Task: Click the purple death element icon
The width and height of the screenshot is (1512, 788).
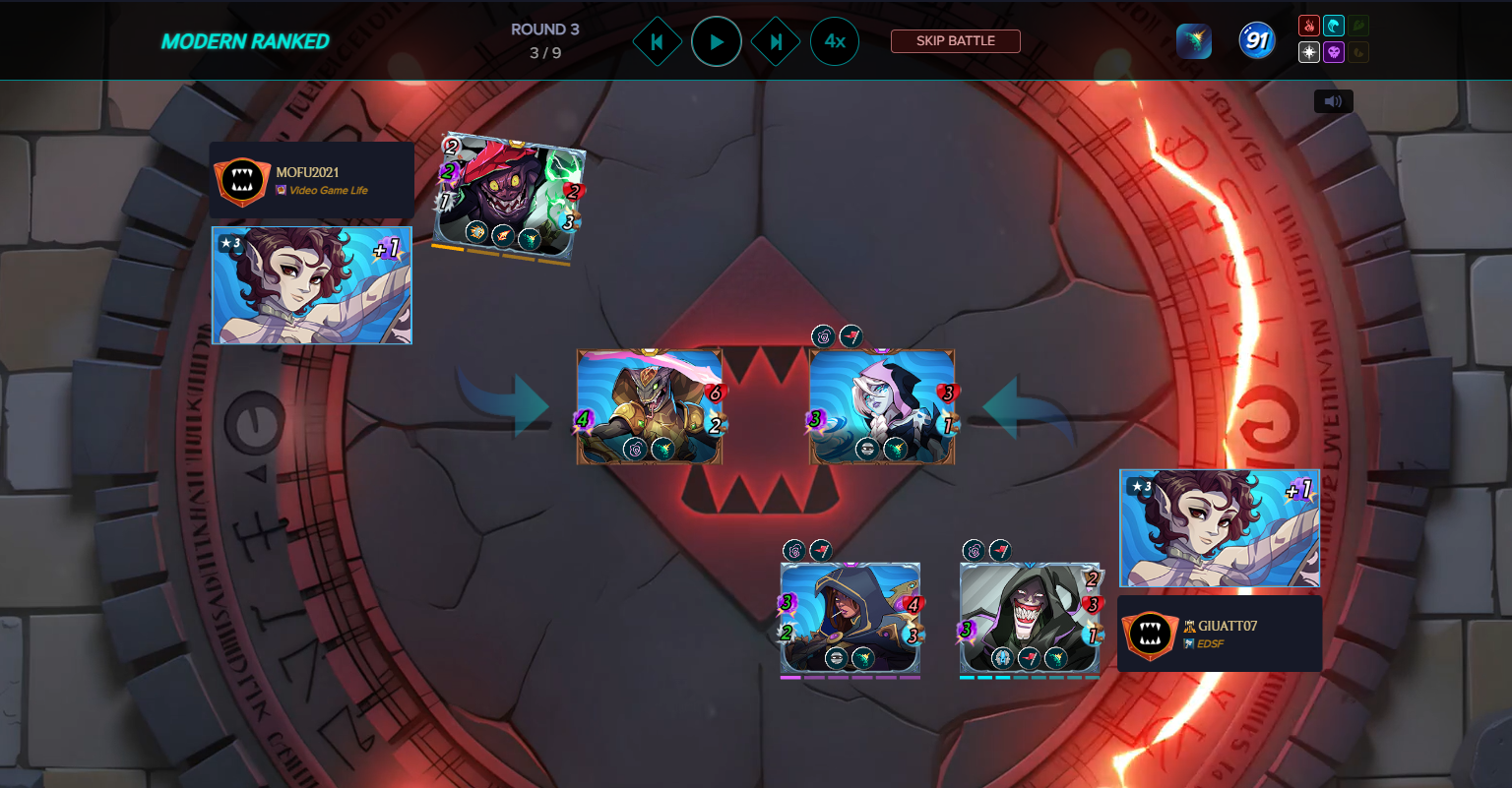Action: tap(1334, 52)
